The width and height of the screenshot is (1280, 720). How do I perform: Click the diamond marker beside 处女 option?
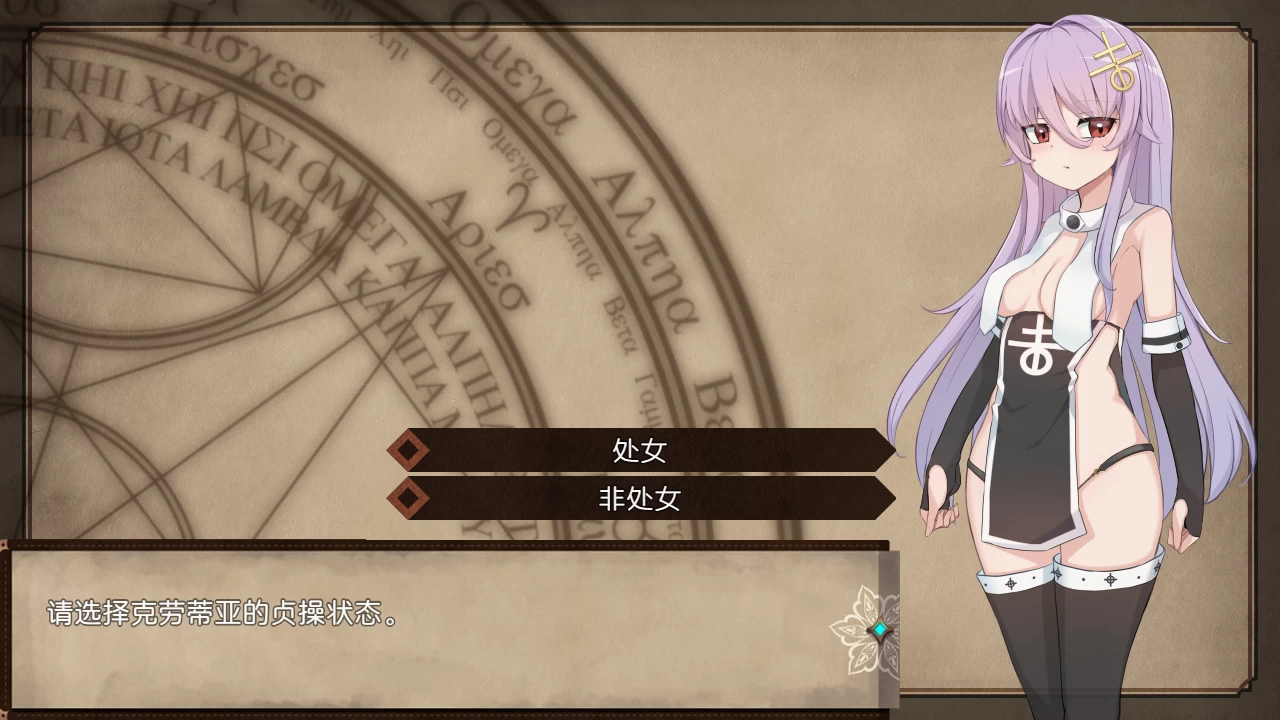point(410,451)
